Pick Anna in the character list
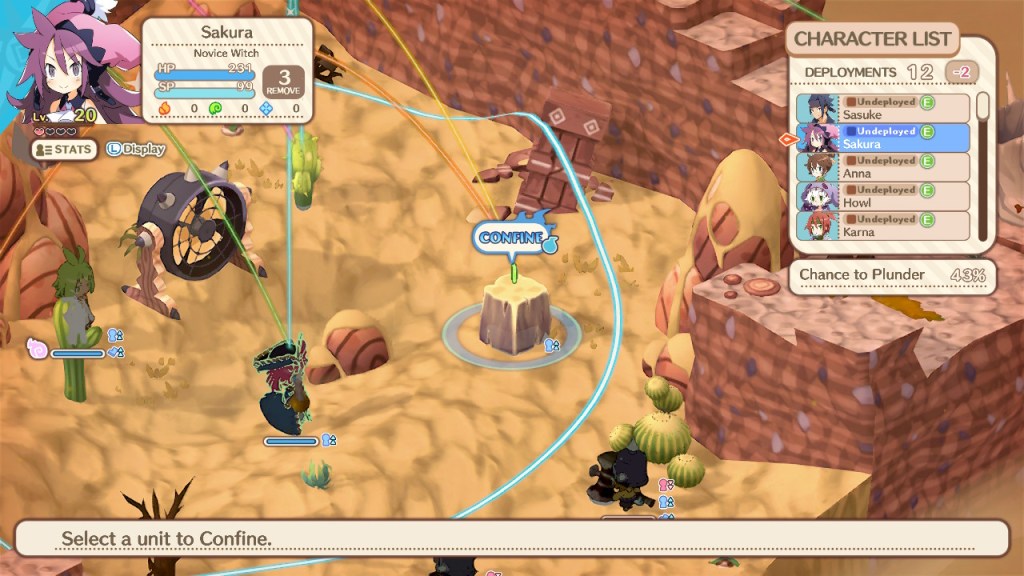The image size is (1024, 576). point(884,167)
